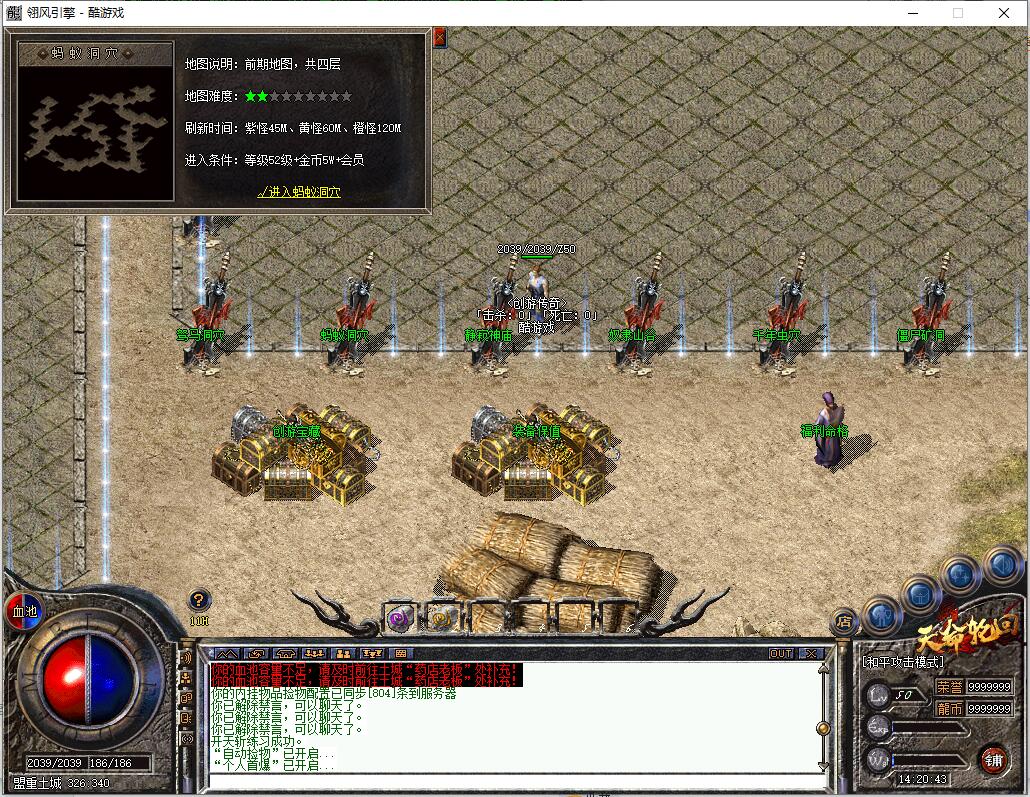
Task: Use the yellow swirl stone hotbar item
Action: (x=441, y=619)
